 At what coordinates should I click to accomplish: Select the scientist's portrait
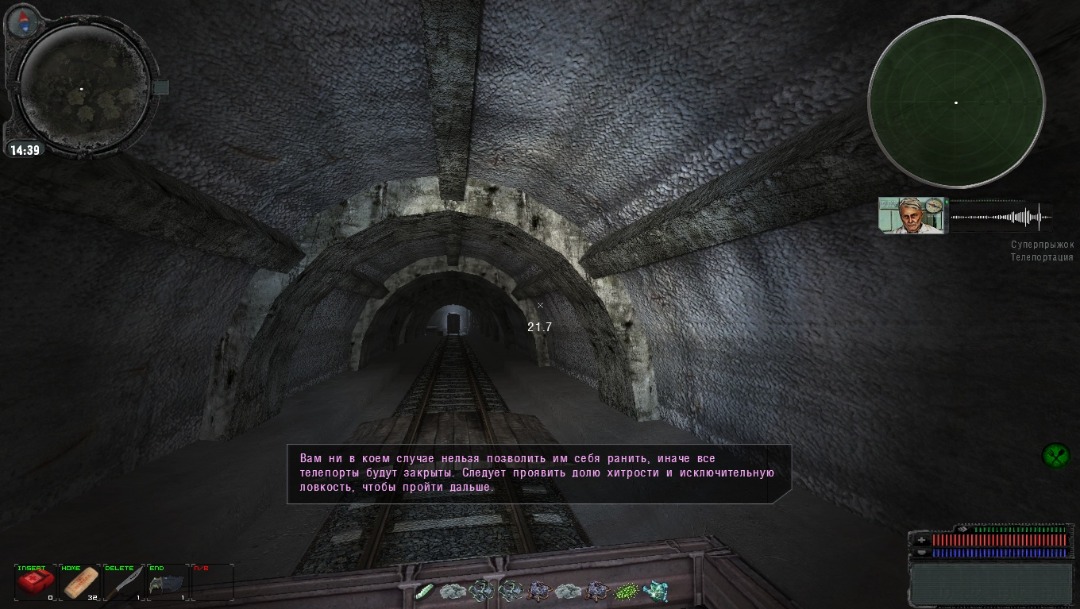[913, 215]
